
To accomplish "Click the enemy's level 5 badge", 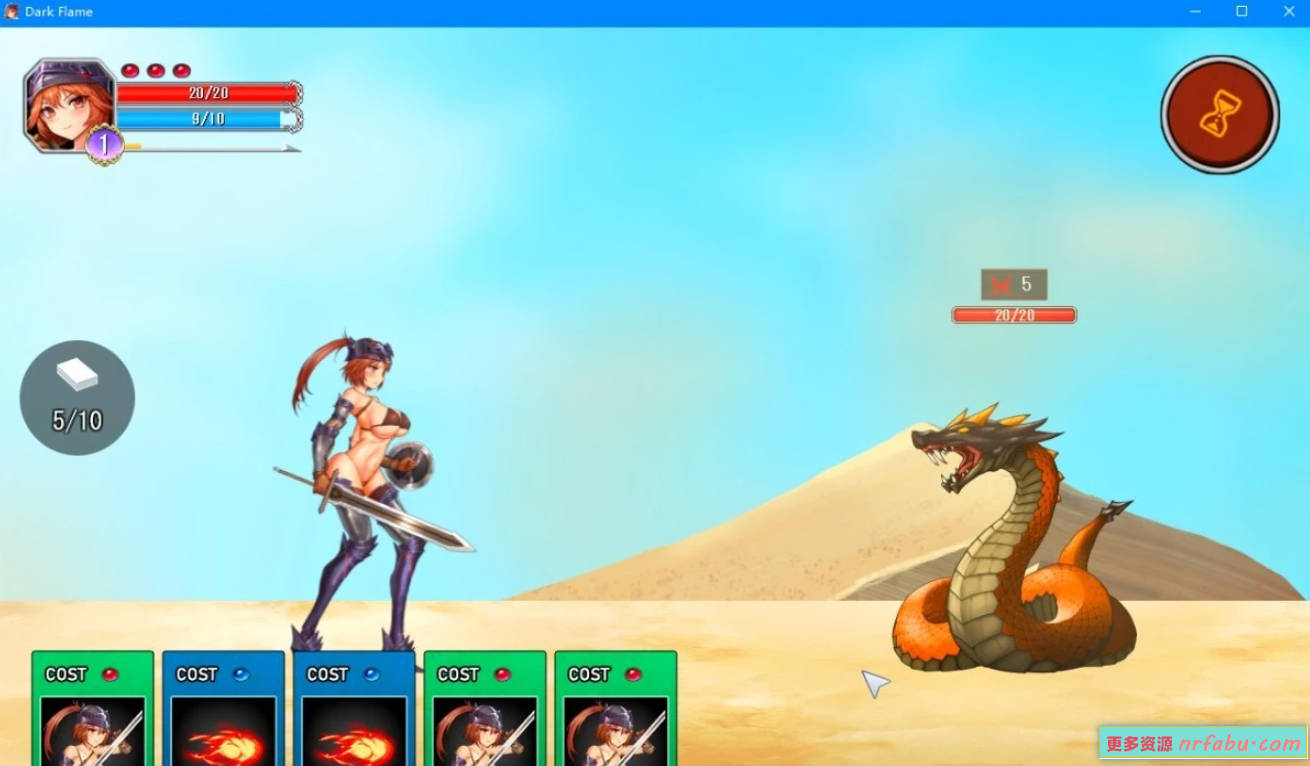I will pyautogui.click(x=1013, y=284).
